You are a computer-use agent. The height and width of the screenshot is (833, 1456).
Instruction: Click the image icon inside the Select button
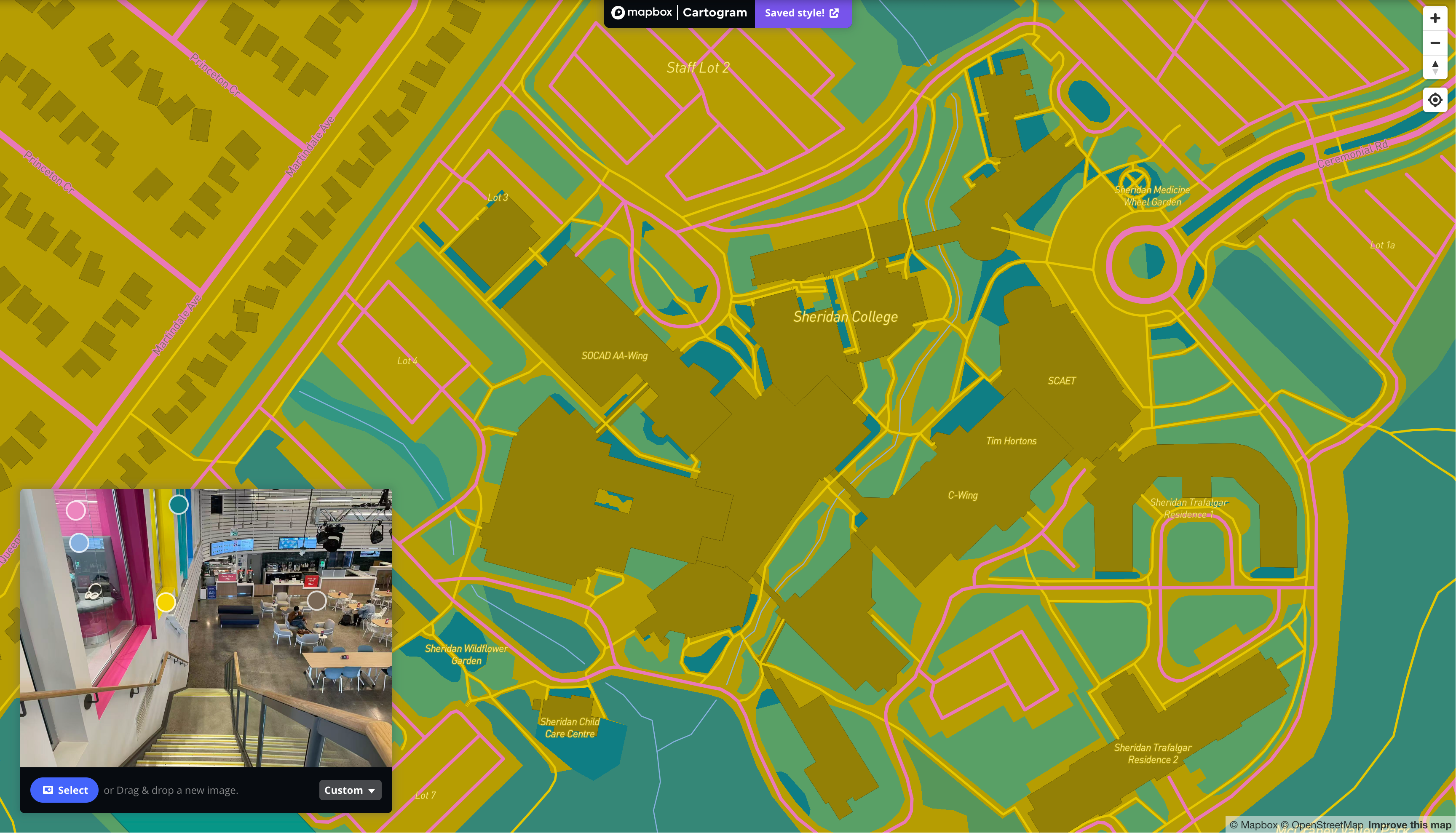48,790
